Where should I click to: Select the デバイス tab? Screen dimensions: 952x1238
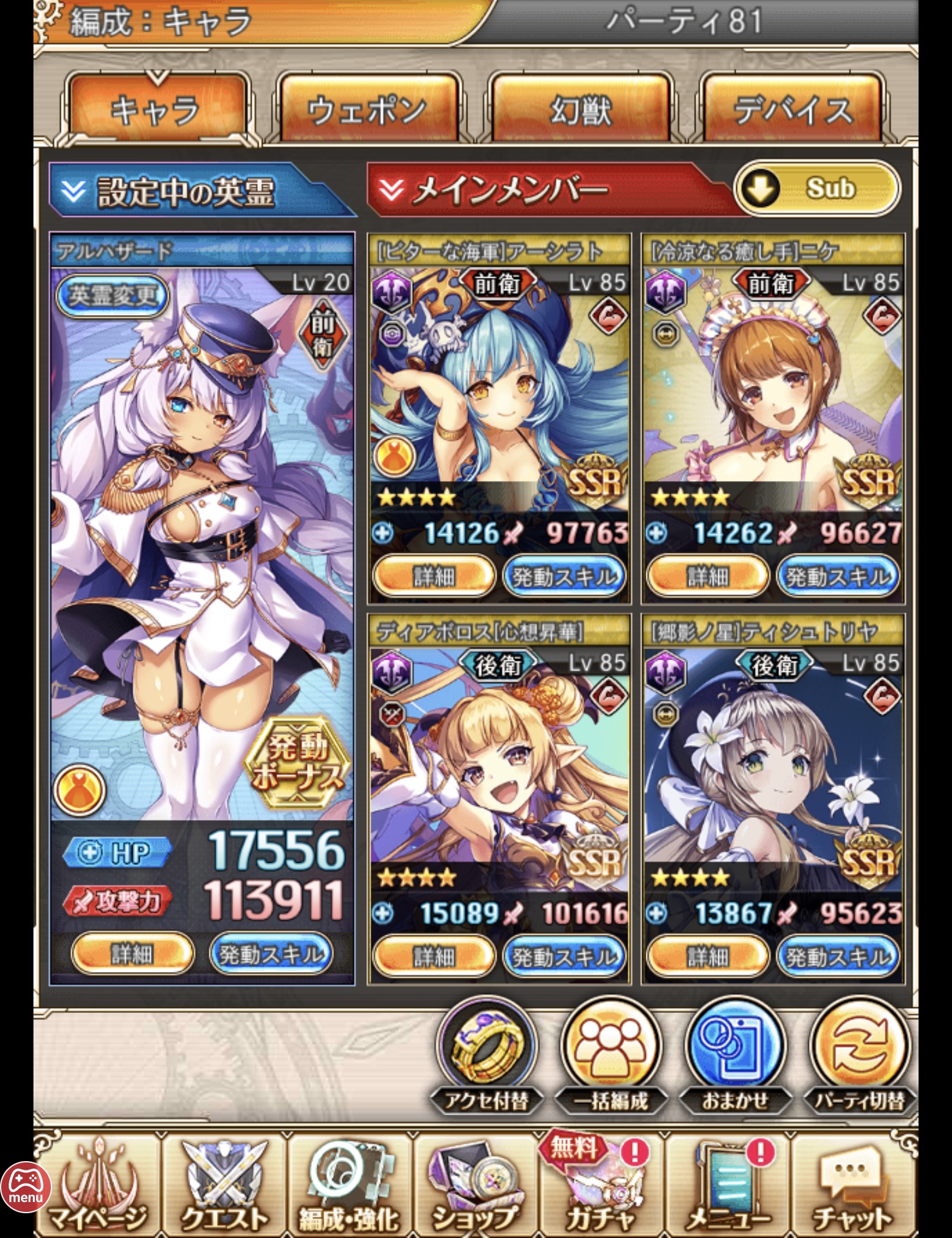click(x=793, y=110)
